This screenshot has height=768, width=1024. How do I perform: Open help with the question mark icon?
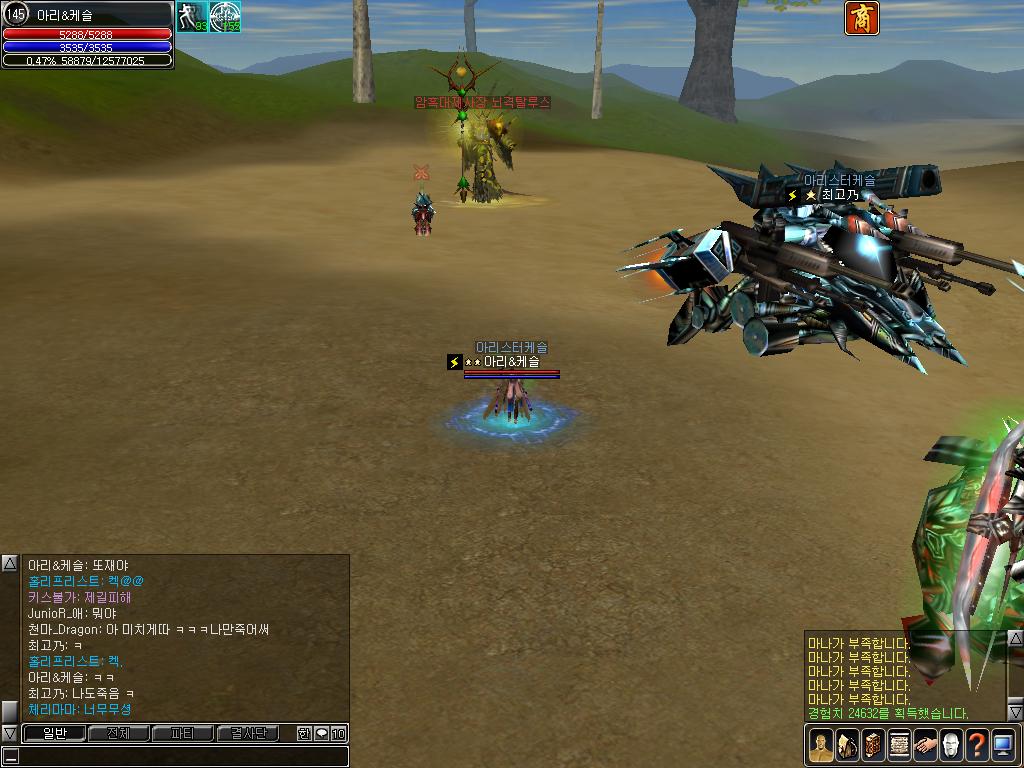pyautogui.click(x=977, y=745)
